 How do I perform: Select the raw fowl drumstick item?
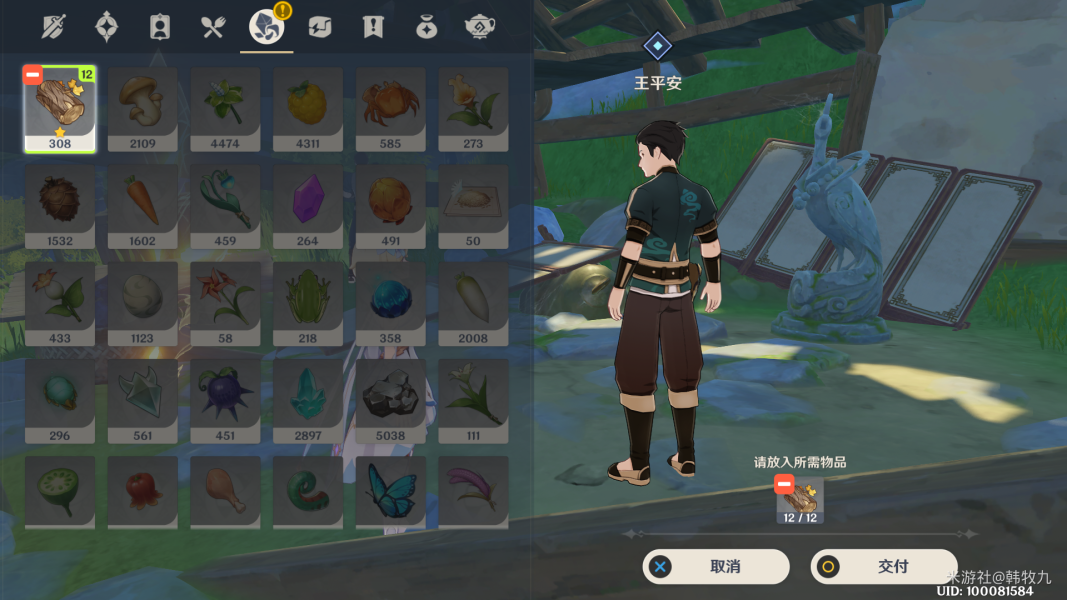(x=225, y=491)
